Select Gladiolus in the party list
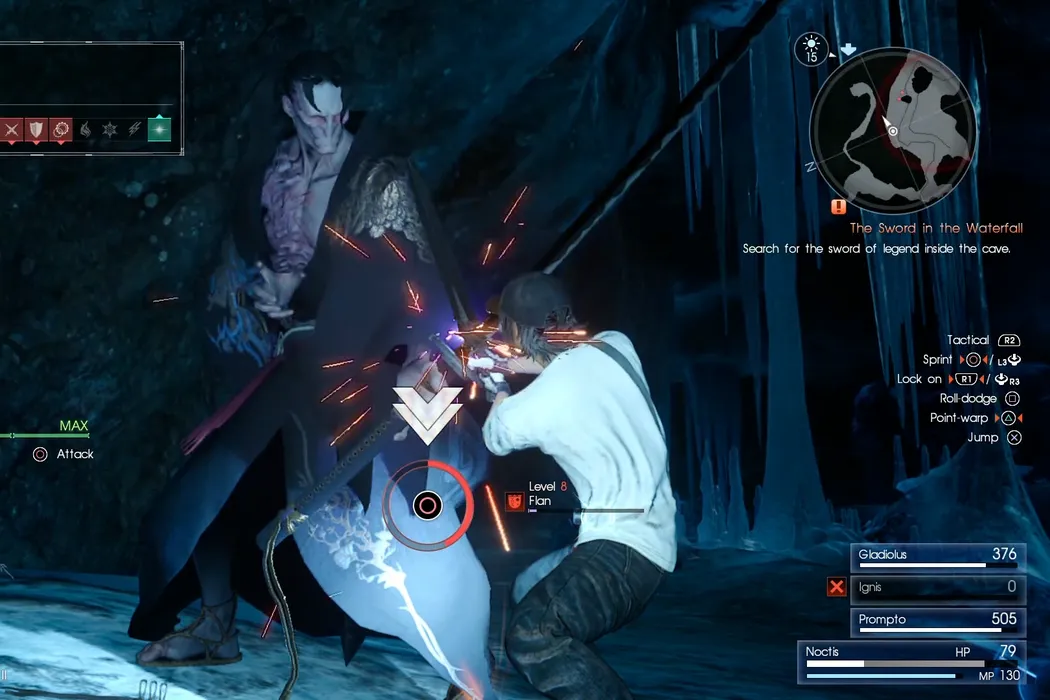The image size is (1050, 700). tap(938, 555)
